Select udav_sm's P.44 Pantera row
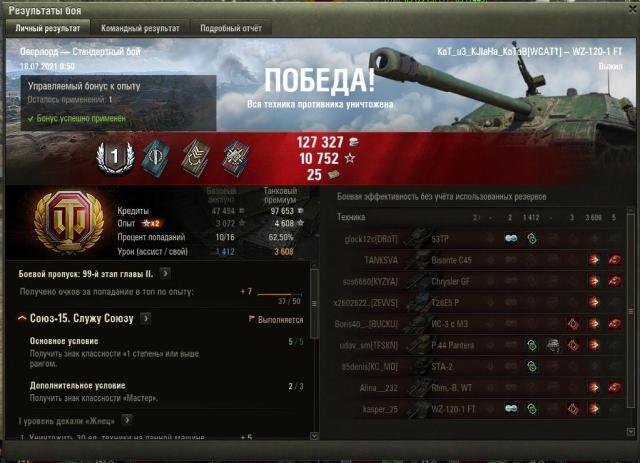The height and width of the screenshot is (463, 640). (x=480, y=345)
